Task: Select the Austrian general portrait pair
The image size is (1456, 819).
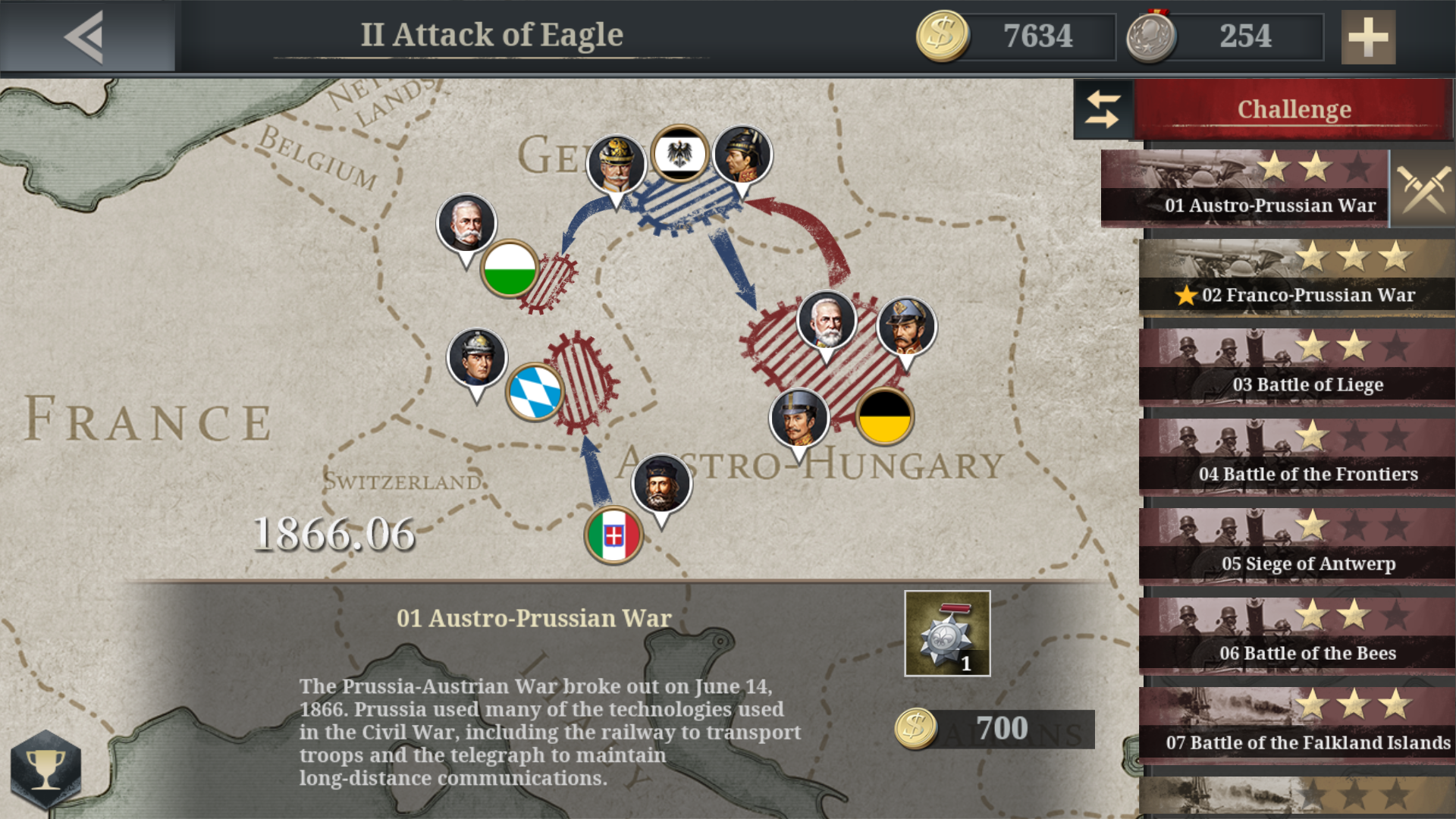Action: (827, 320)
